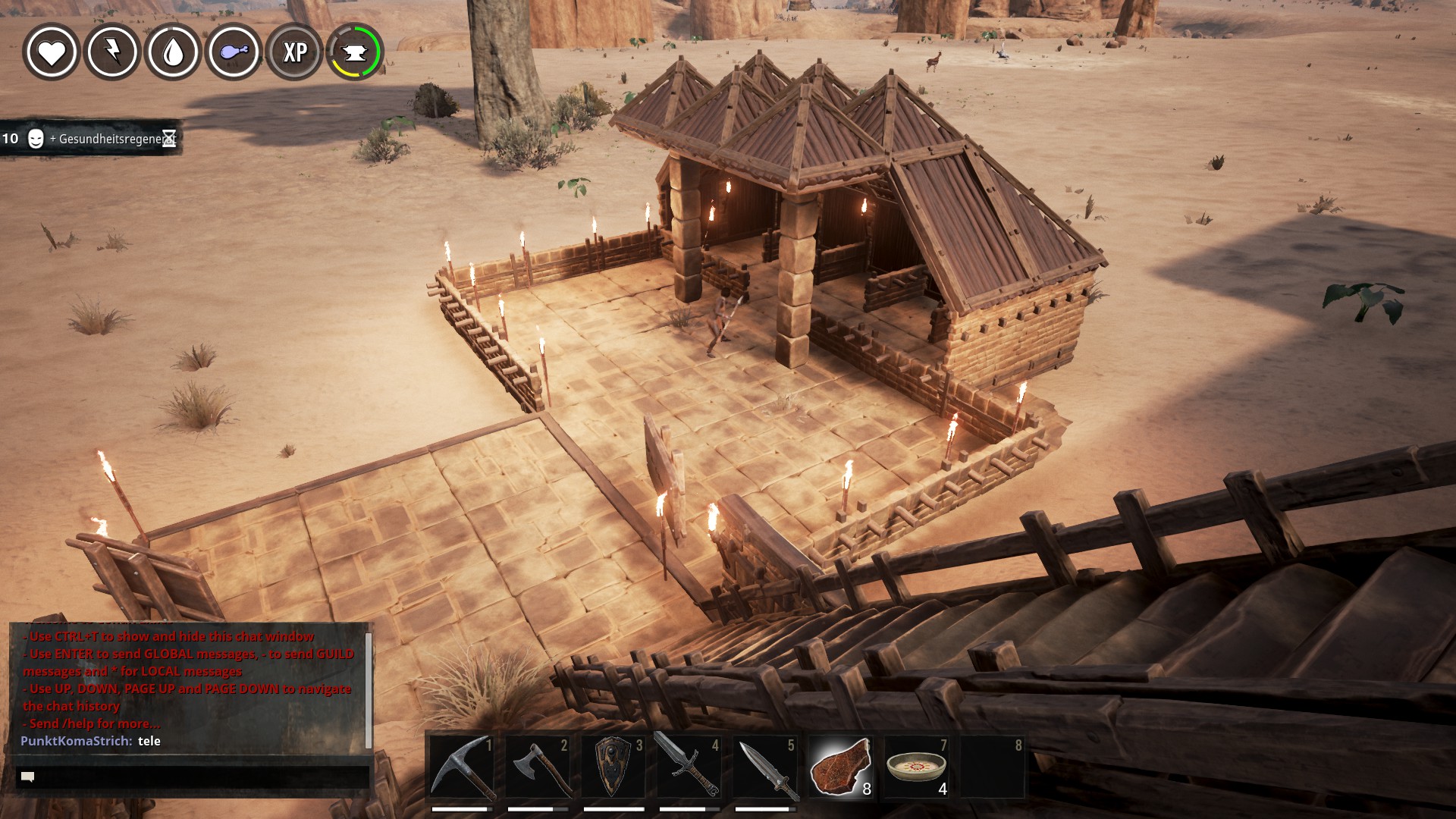Image resolution: width=1456 pixels, height=819 pixels.
Task: Click the heart health icon
Action: click(x=51, y=52)
